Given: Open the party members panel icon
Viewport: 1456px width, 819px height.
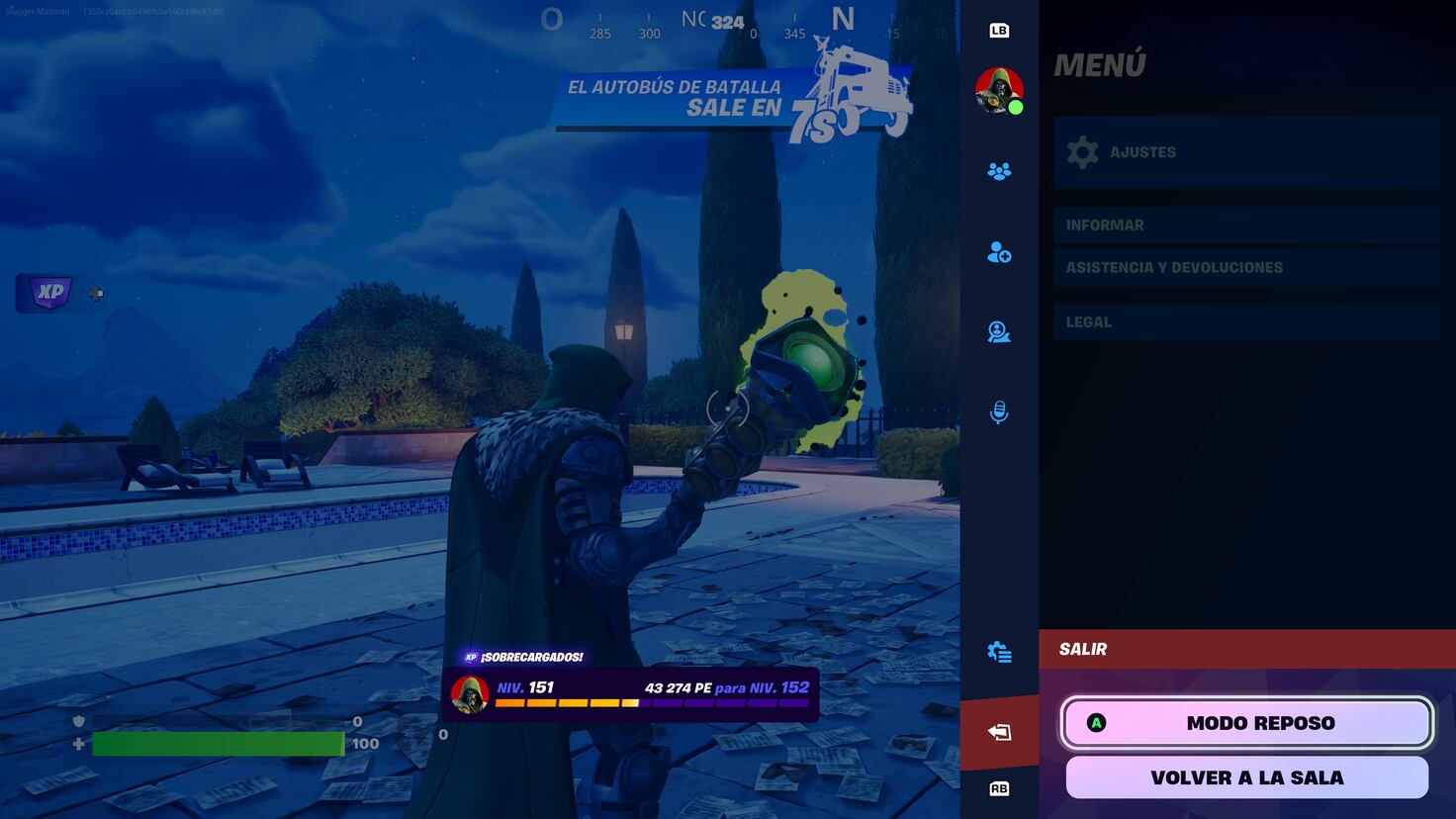Looking at the screenshot, I should (x=999, y=170).
